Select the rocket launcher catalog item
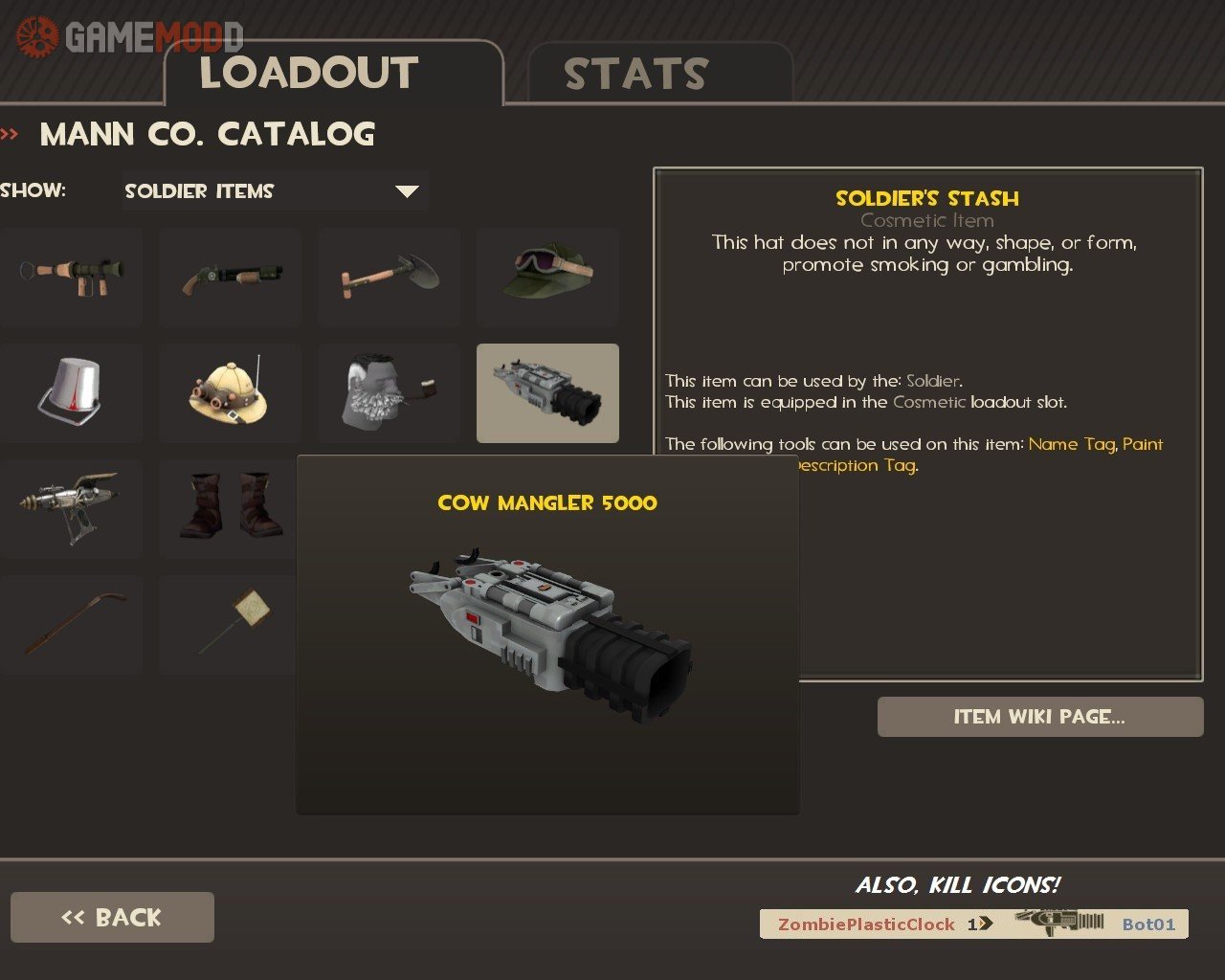 pyautogui.click(x=71, y=277)
